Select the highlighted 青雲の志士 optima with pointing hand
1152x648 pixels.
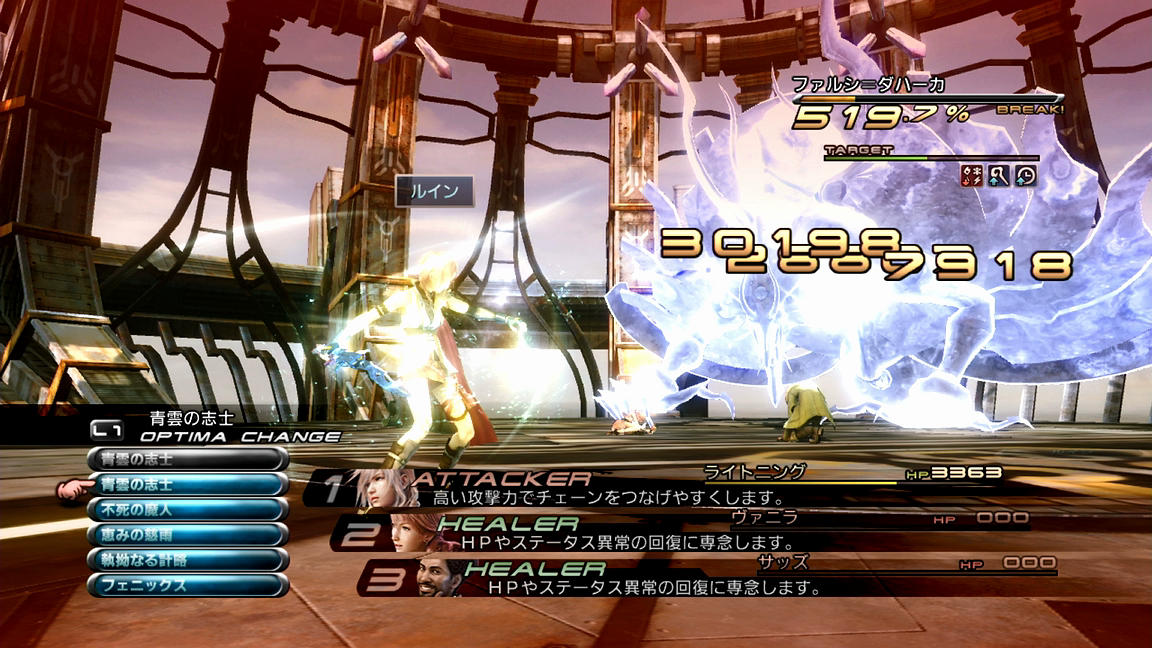187,485
